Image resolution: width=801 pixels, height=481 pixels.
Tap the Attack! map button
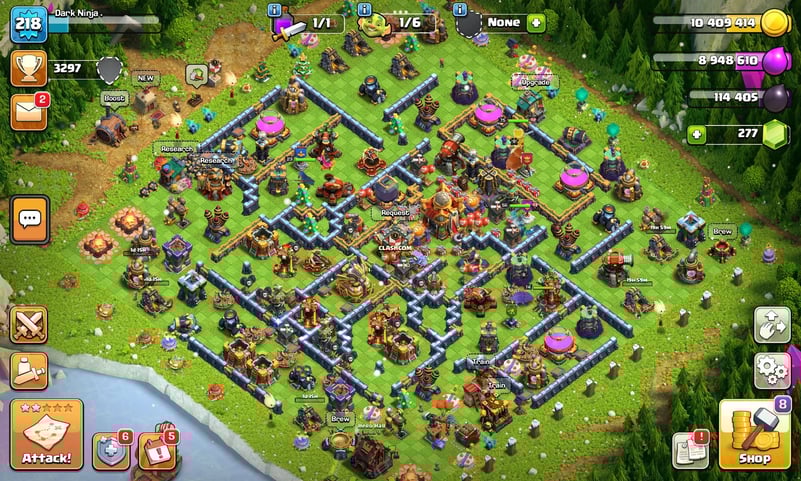pos(46,434)
